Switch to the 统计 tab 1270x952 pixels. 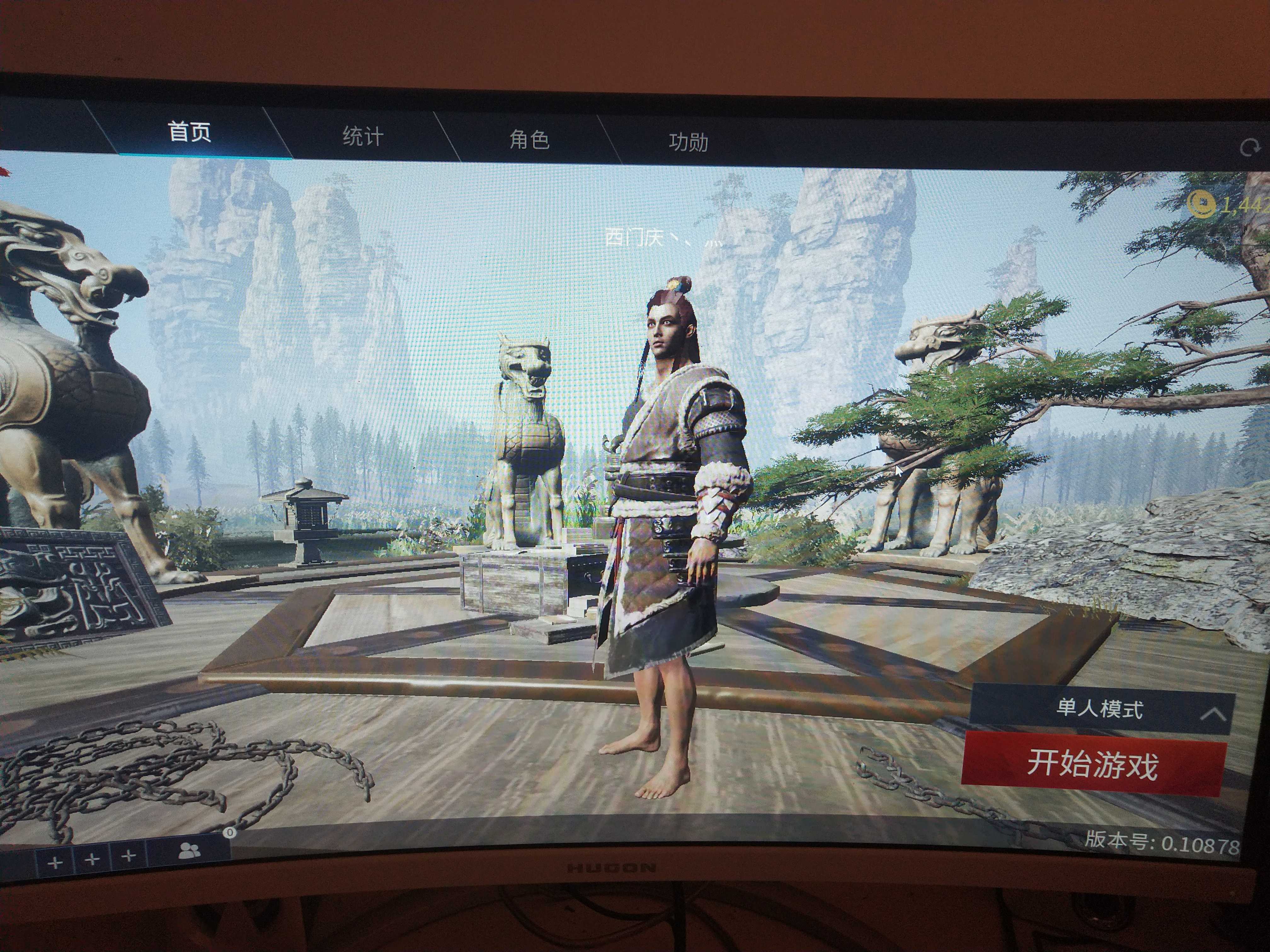[x=362, y=137]
